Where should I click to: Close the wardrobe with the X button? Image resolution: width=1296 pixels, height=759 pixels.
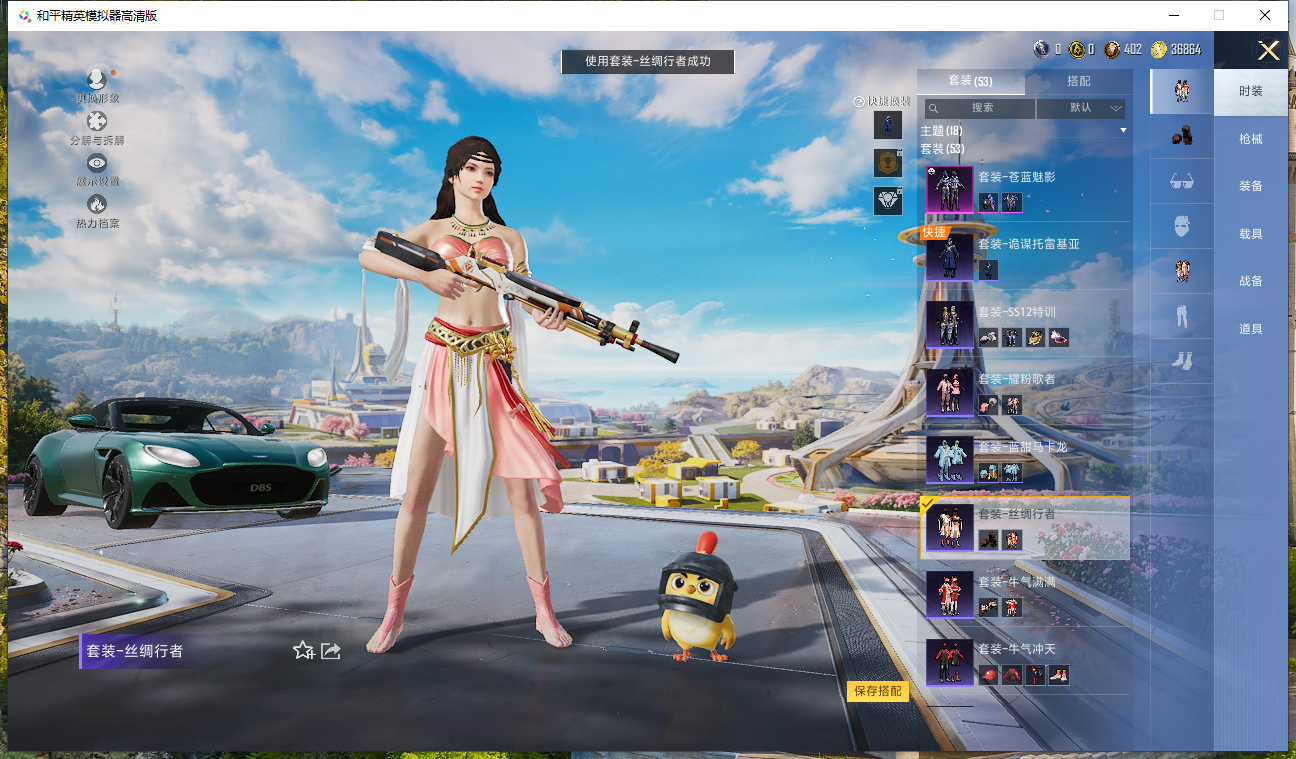(x=1268, y=51)
